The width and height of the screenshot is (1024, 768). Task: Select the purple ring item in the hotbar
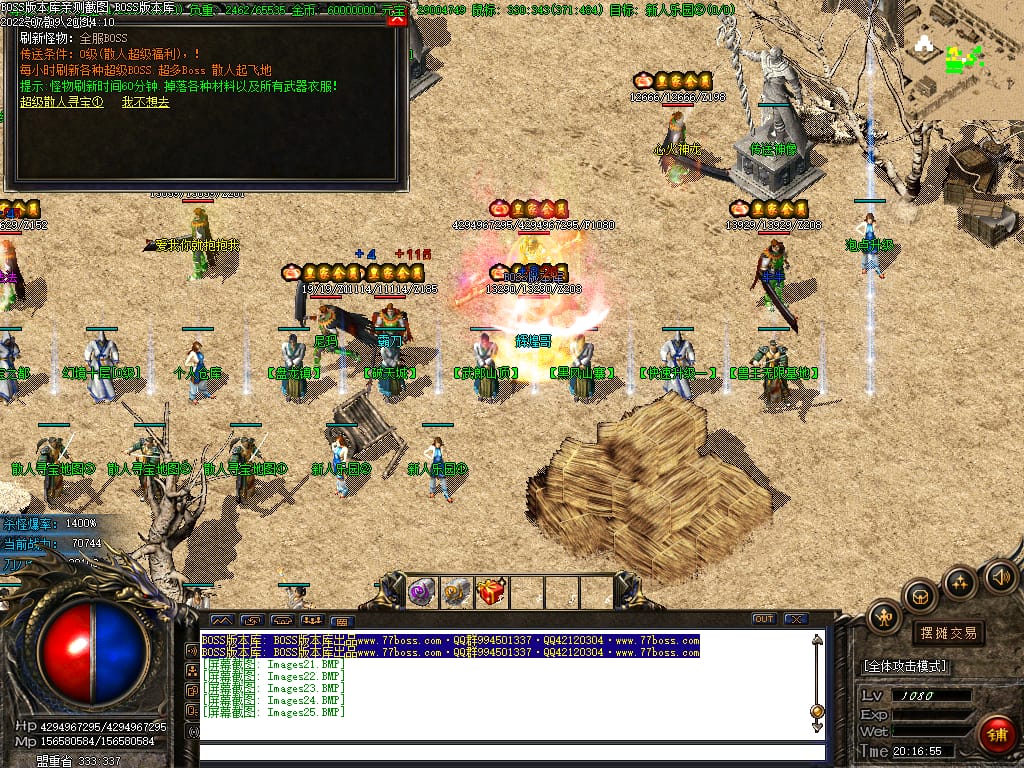click(x=421, y=592)
